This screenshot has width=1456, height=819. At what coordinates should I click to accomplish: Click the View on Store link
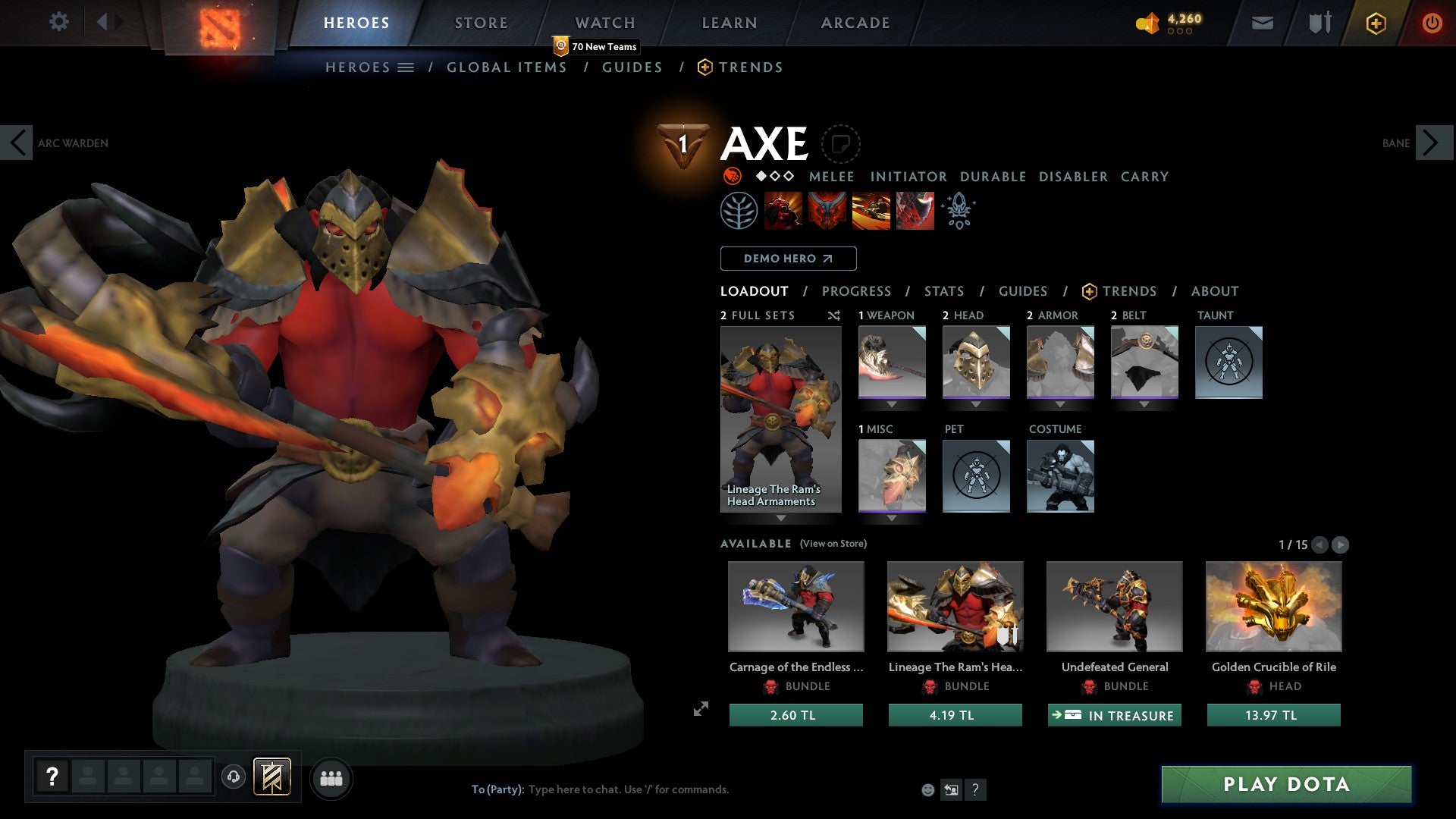pos(833,544)
